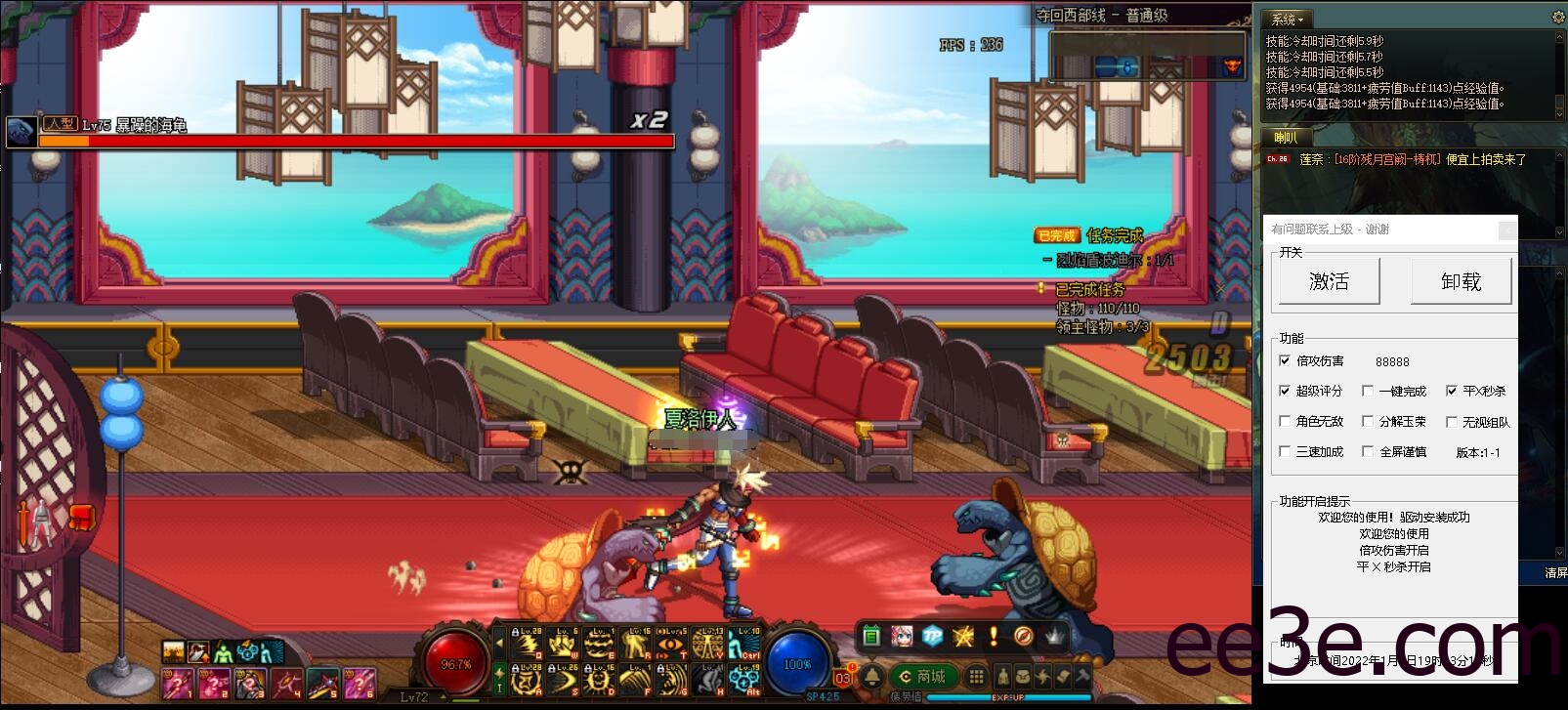Select the blue TP hexagon icon
Viewport: 1568px width, 710px height.
click(x=932, y=637)
